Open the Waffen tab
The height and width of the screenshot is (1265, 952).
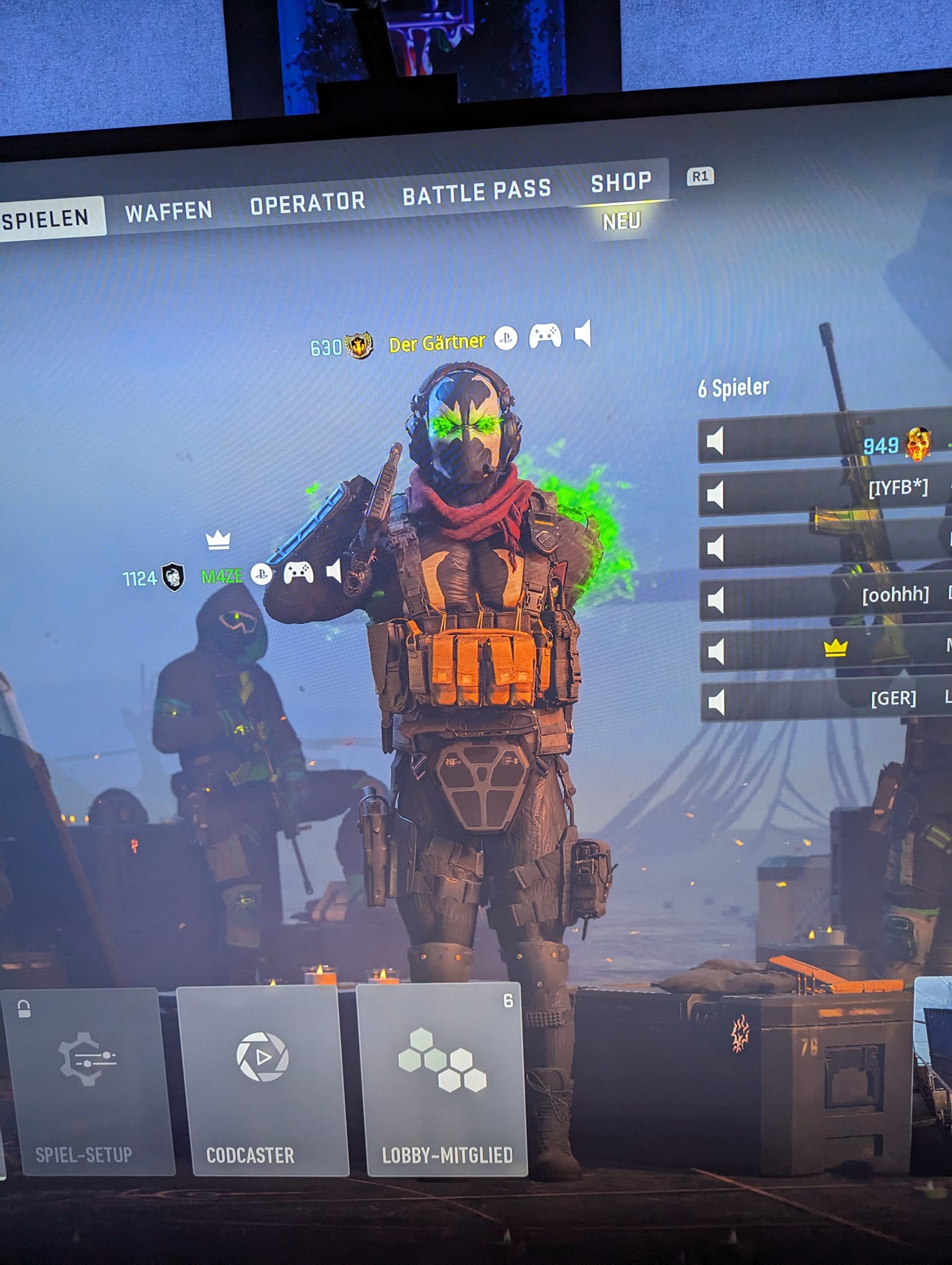169,211
